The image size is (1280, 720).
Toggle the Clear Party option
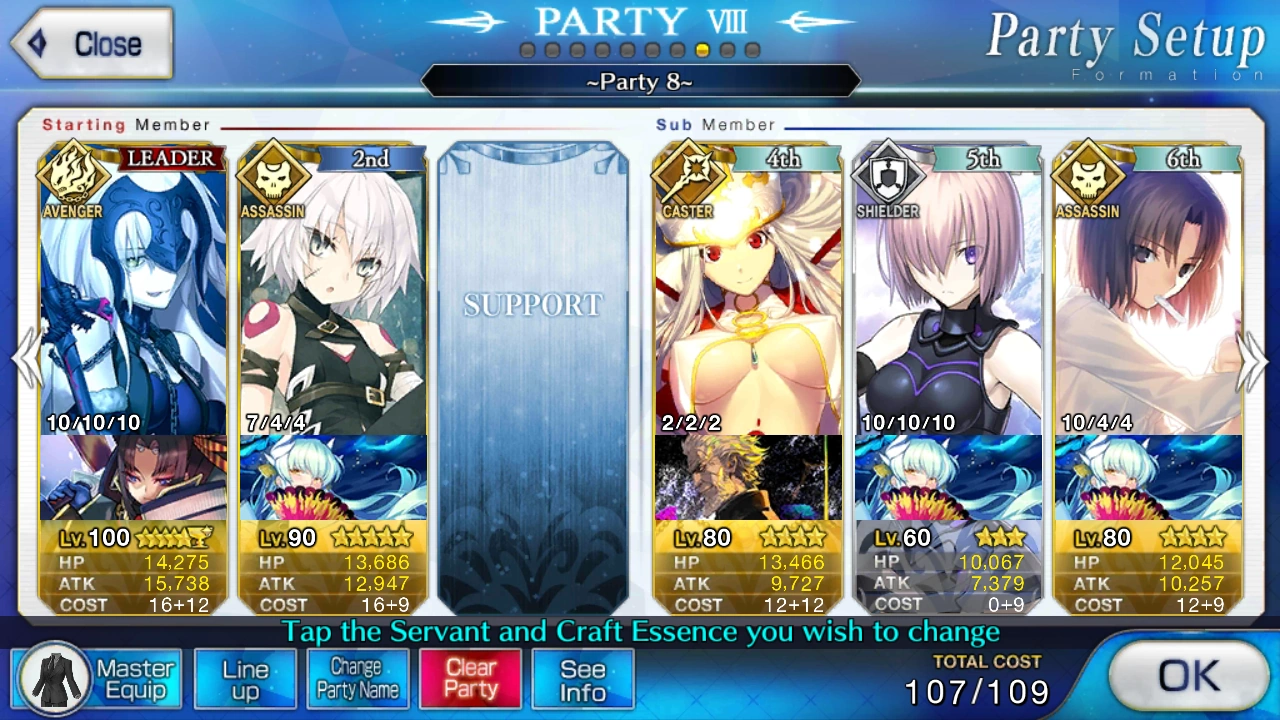[x=470, y=679]
